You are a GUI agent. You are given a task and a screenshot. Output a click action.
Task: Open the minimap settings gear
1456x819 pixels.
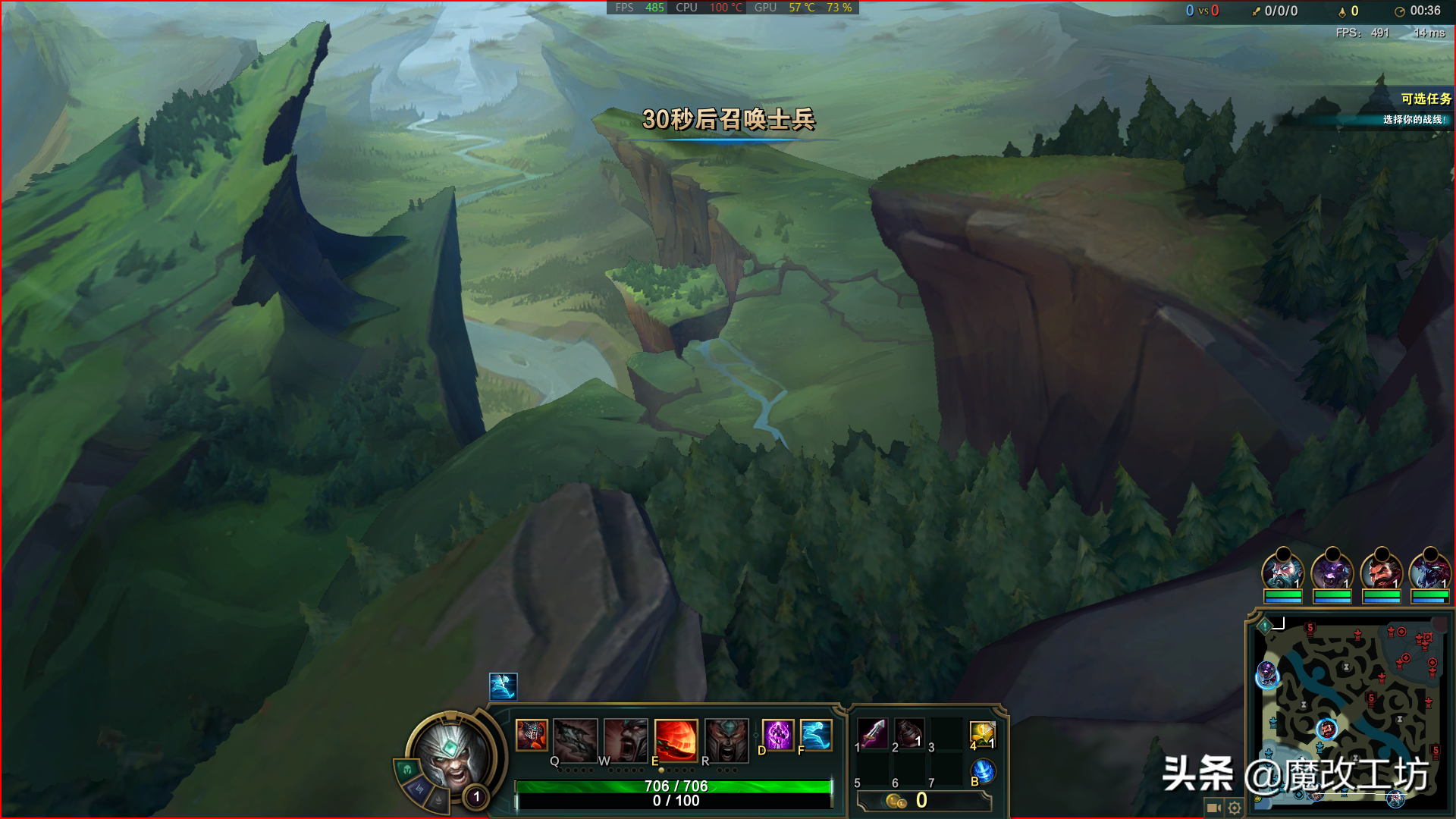point(1235,808)
